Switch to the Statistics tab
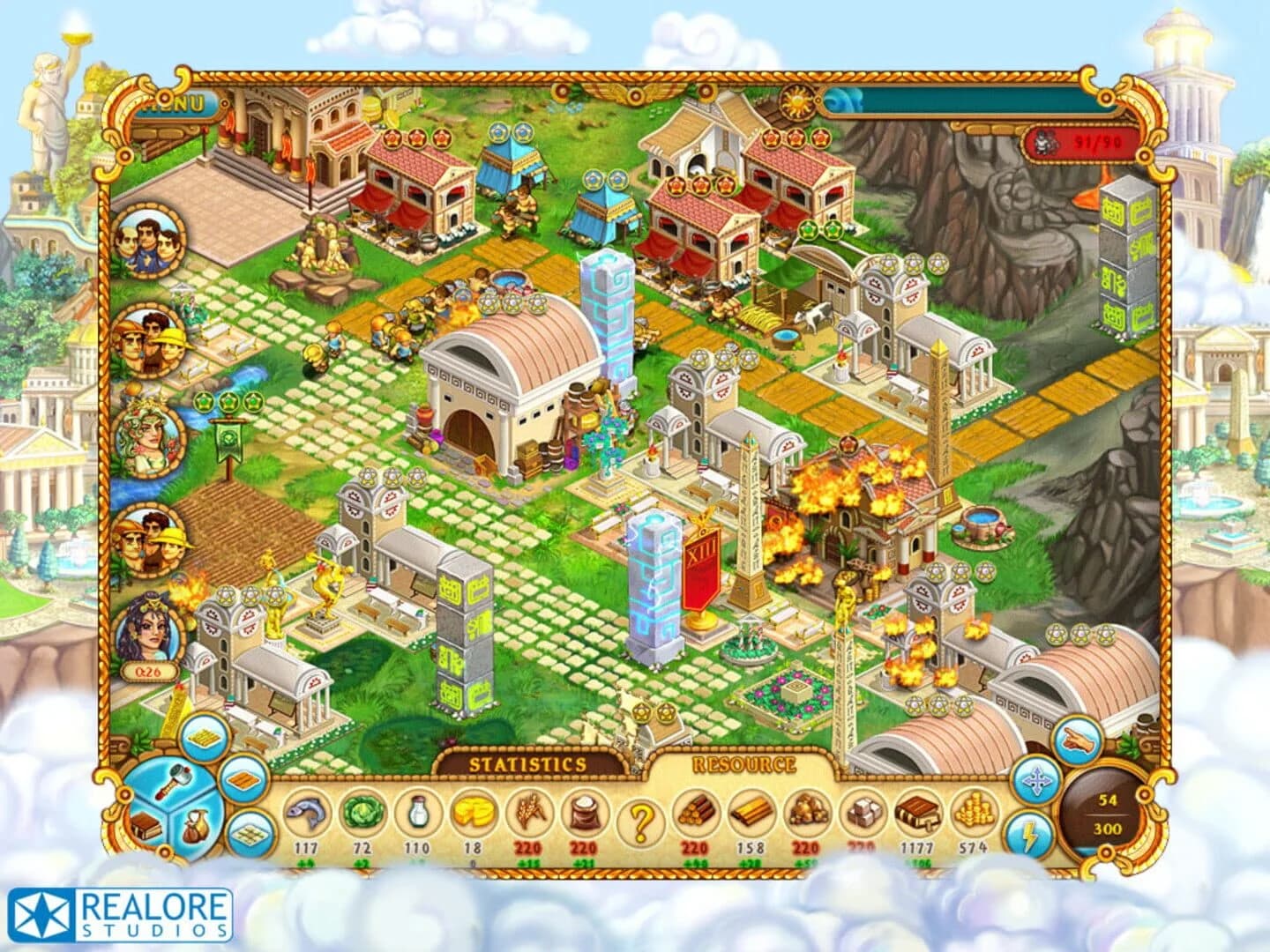 coord(527,762)
